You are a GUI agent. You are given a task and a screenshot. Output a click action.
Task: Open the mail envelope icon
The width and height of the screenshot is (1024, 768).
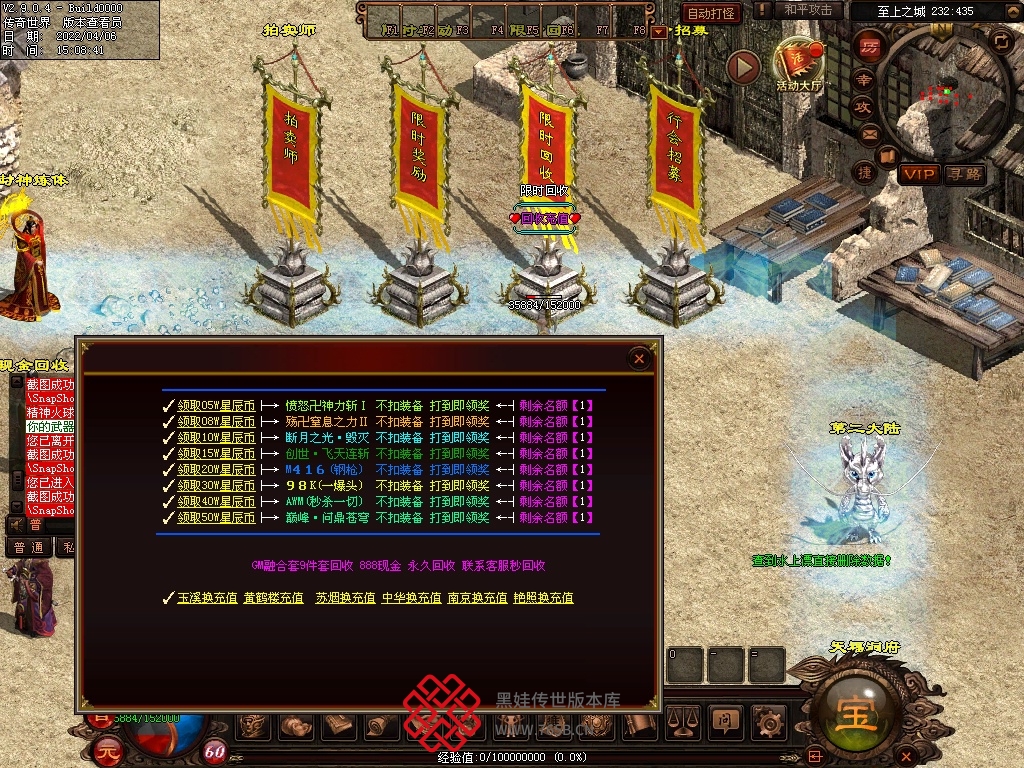coord(870,133)
